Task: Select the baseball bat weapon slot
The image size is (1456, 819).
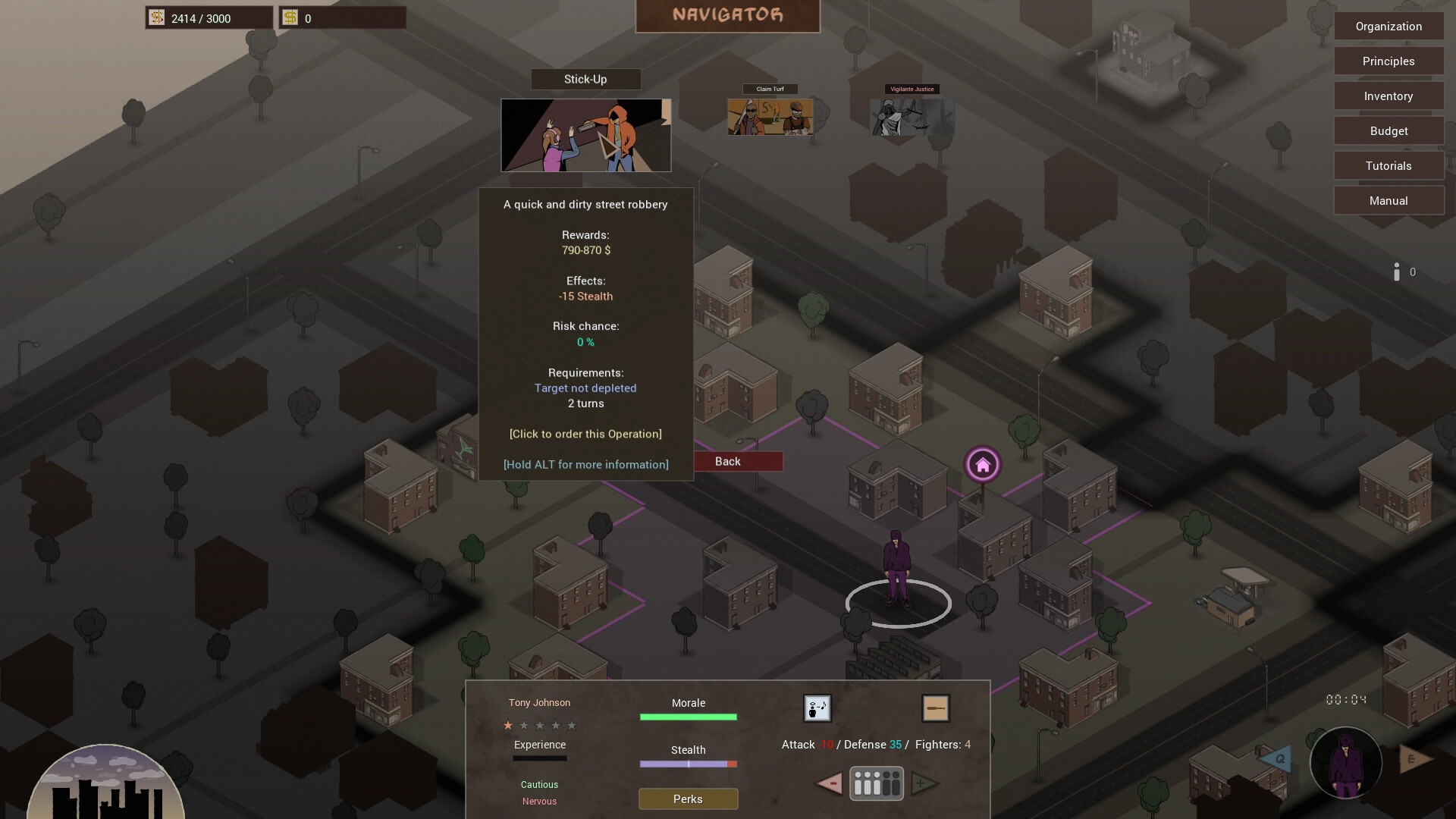Action: coord(937,708)
